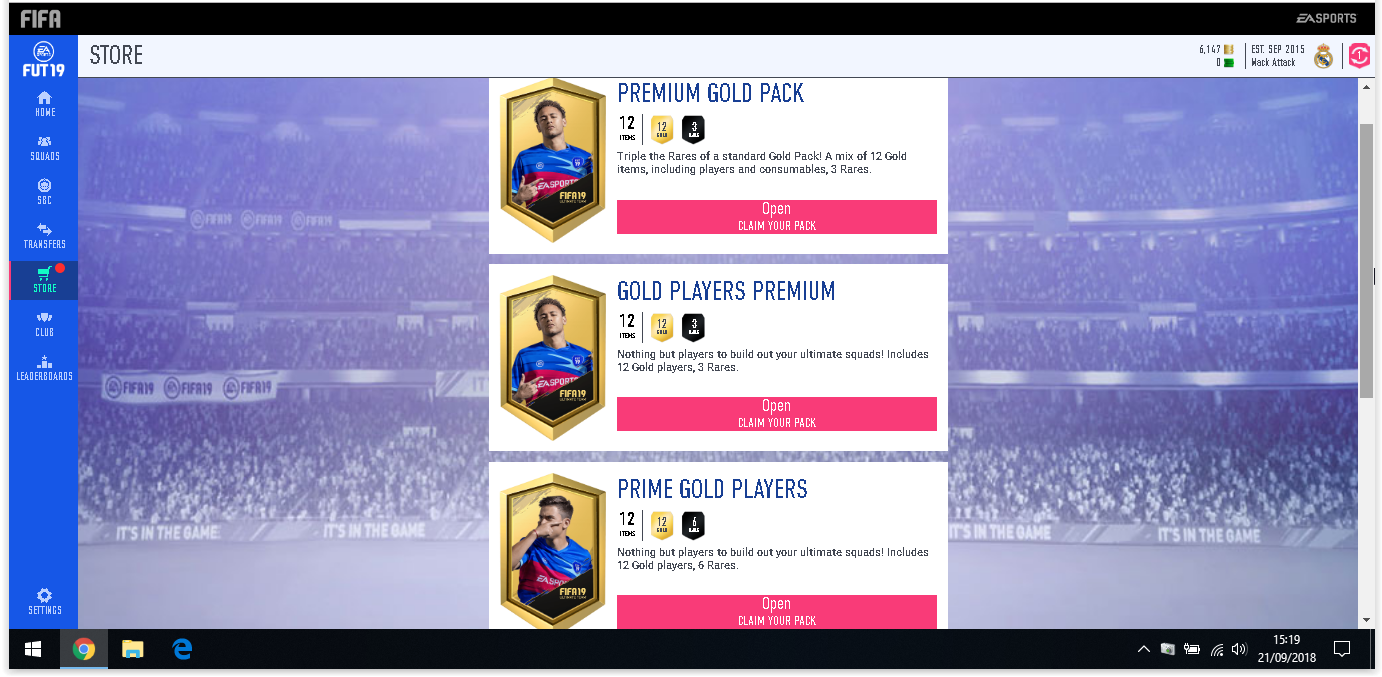The image size is (1382, 677).
Task: Click the Real Madrid club badge
Action: (x=1323, y=56)
